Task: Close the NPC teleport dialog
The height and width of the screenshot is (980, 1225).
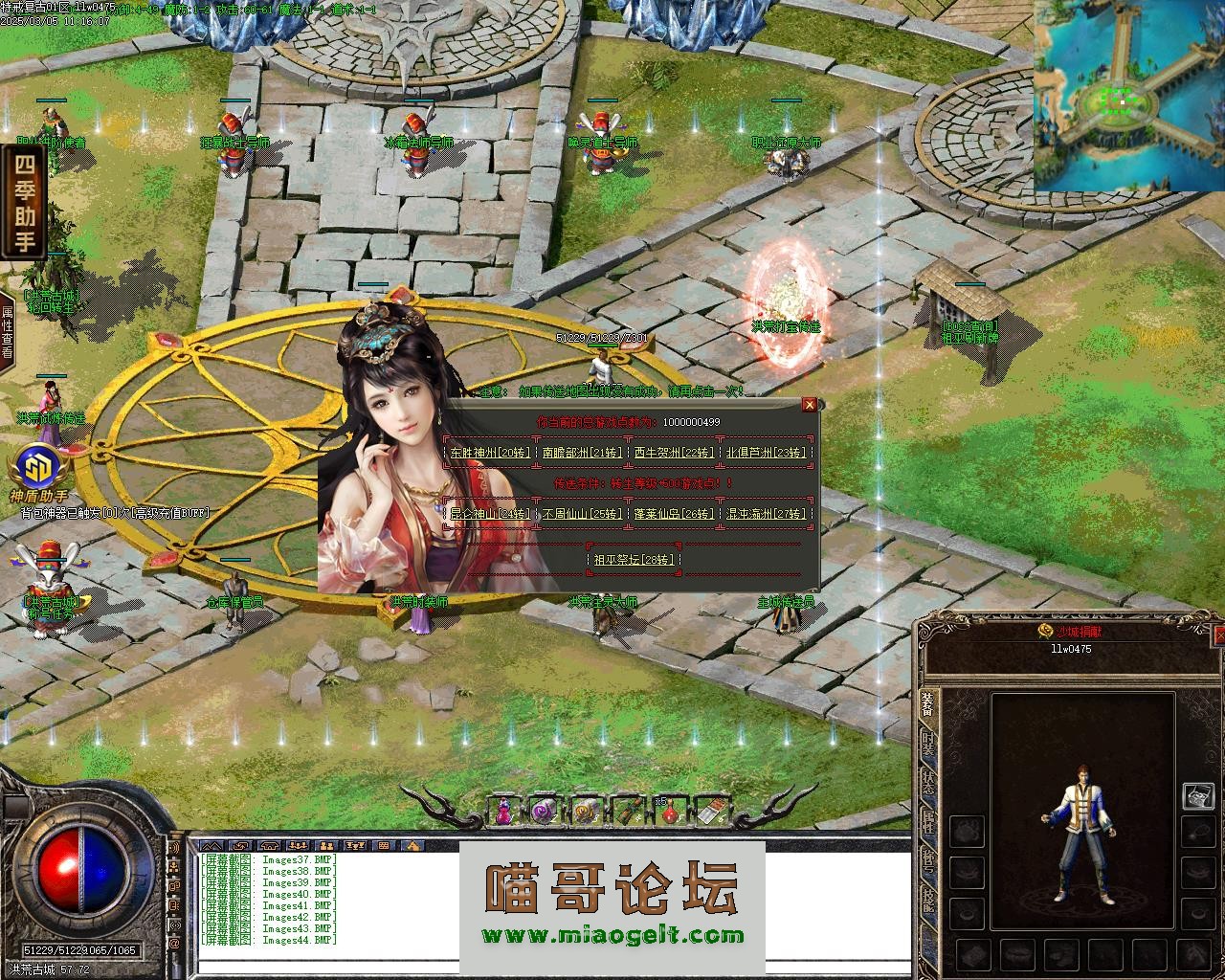Action: (810, 405)
